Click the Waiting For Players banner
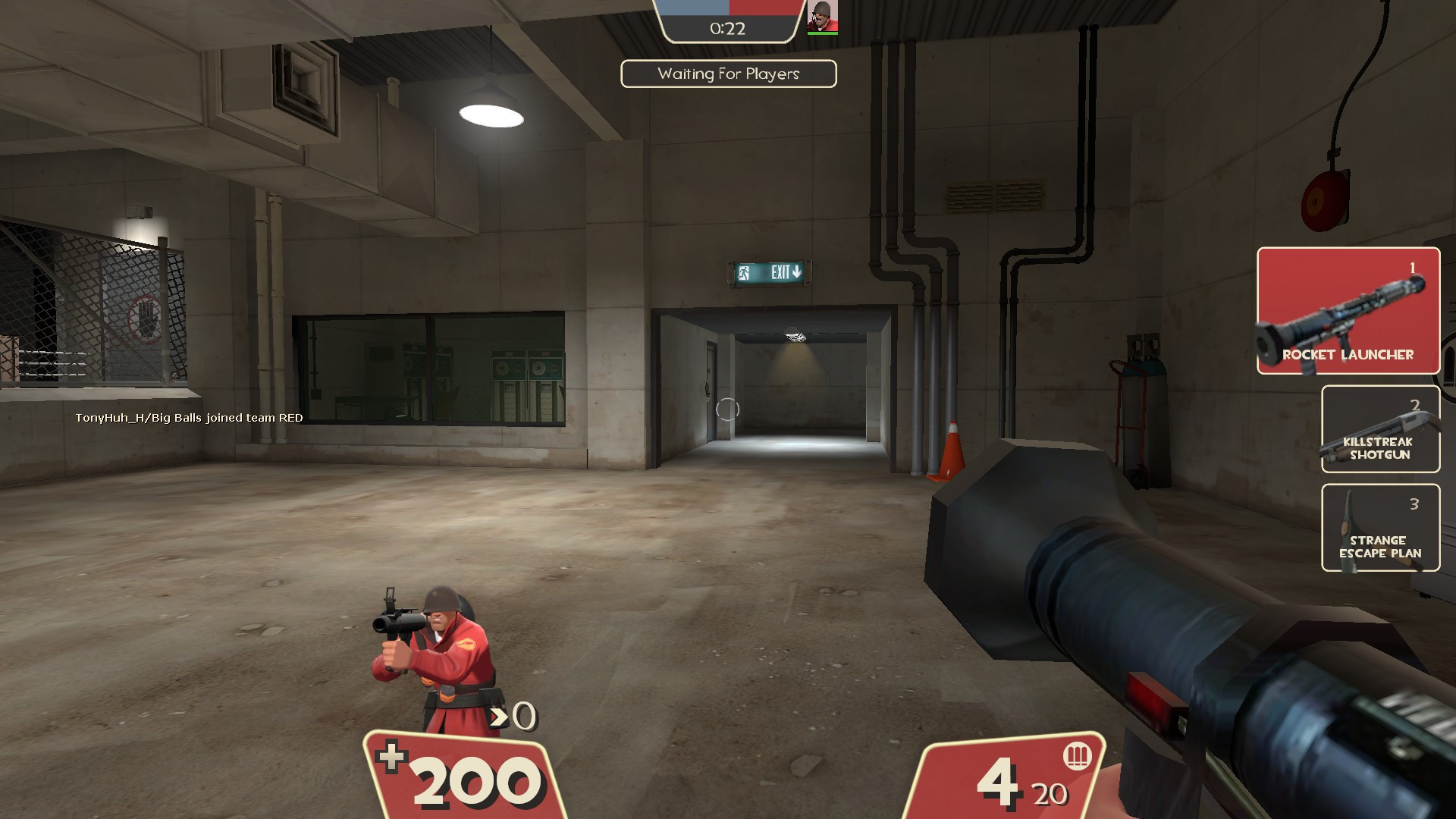Viewport: 1456px width, 819px height. pos(728,74)
